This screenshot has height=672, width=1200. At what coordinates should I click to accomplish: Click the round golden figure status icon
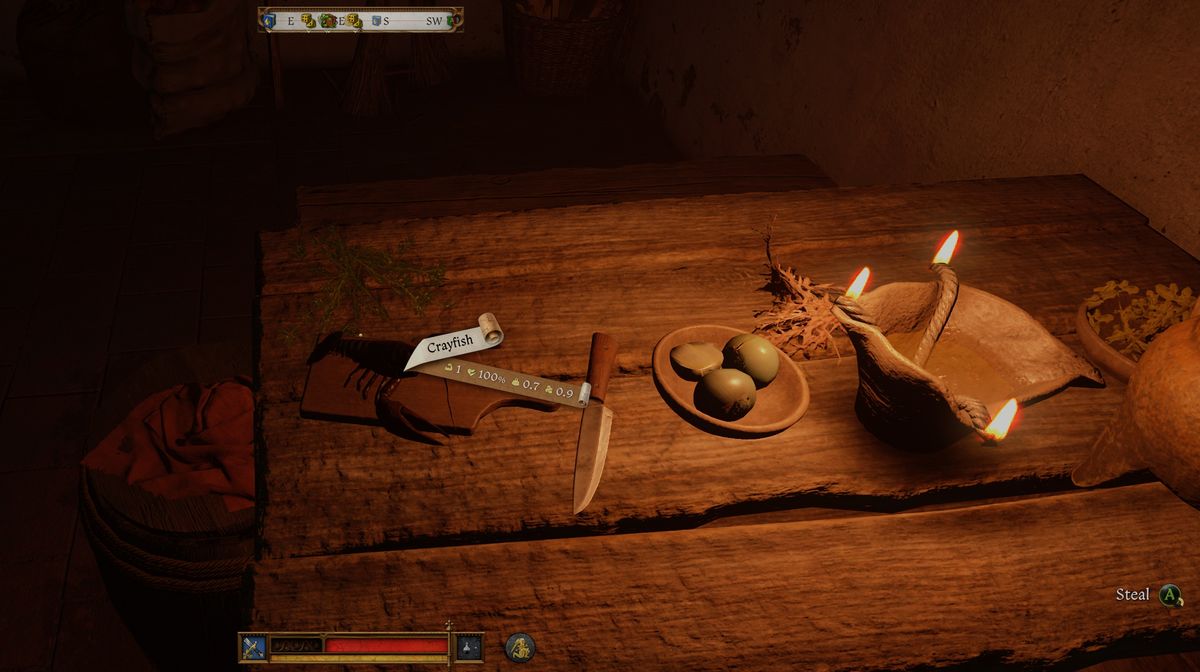point(519,647)
